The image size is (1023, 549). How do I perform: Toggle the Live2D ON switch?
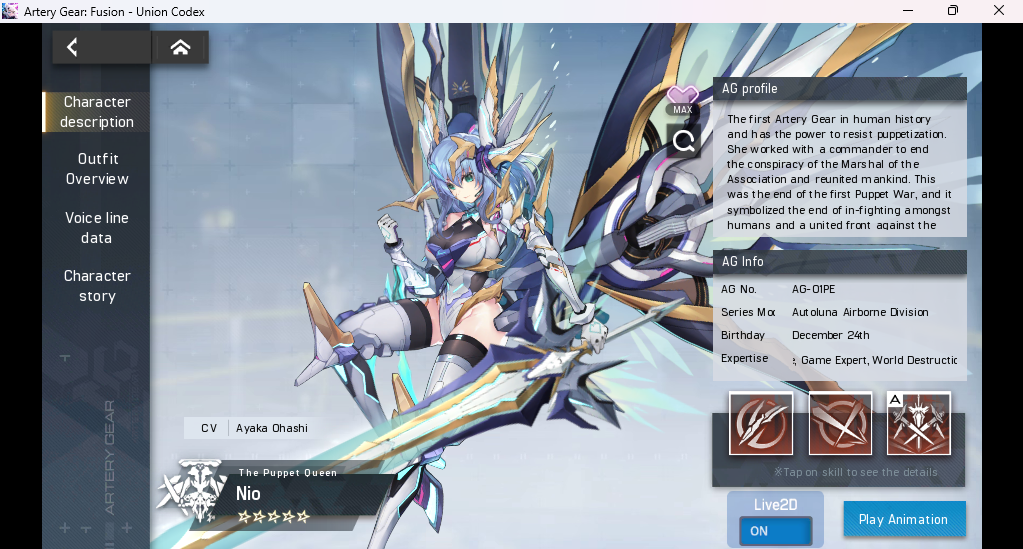point(775,531)
